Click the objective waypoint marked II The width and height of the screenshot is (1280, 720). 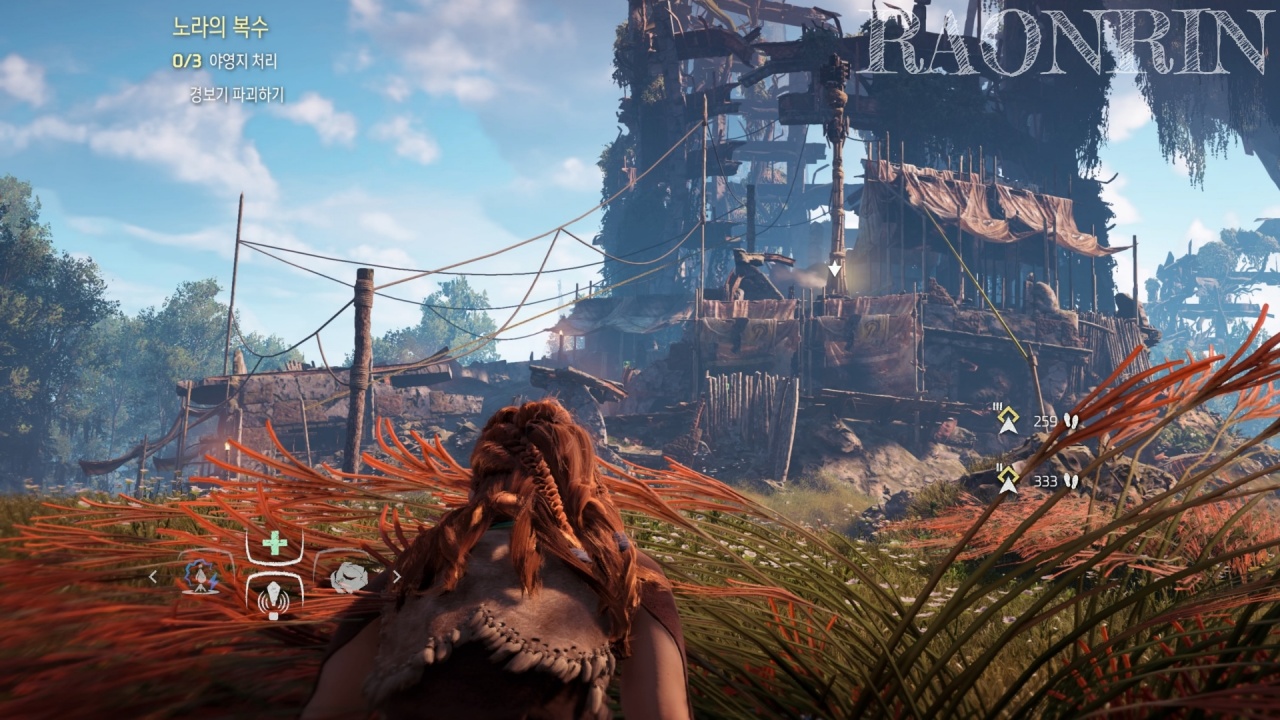[x=1008, y=480]
